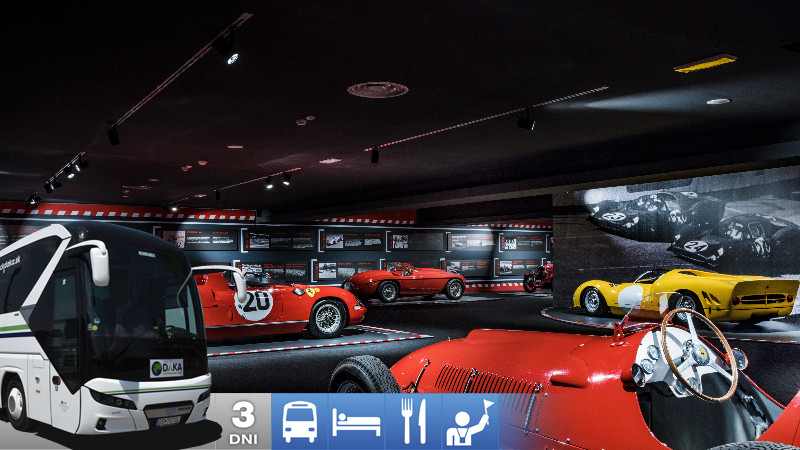Choose the fork and knife meals icon
800x450 pixels.
point(413,422)
